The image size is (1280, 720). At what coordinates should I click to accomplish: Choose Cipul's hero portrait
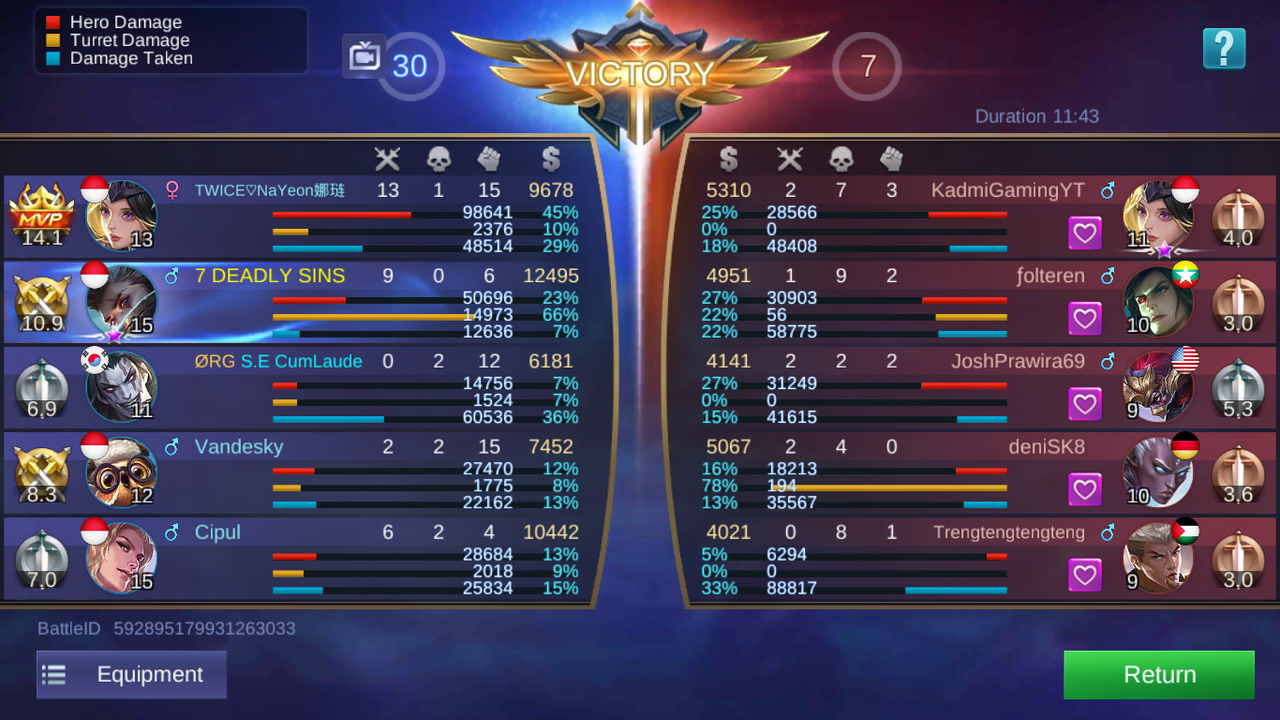pos(121,557)
